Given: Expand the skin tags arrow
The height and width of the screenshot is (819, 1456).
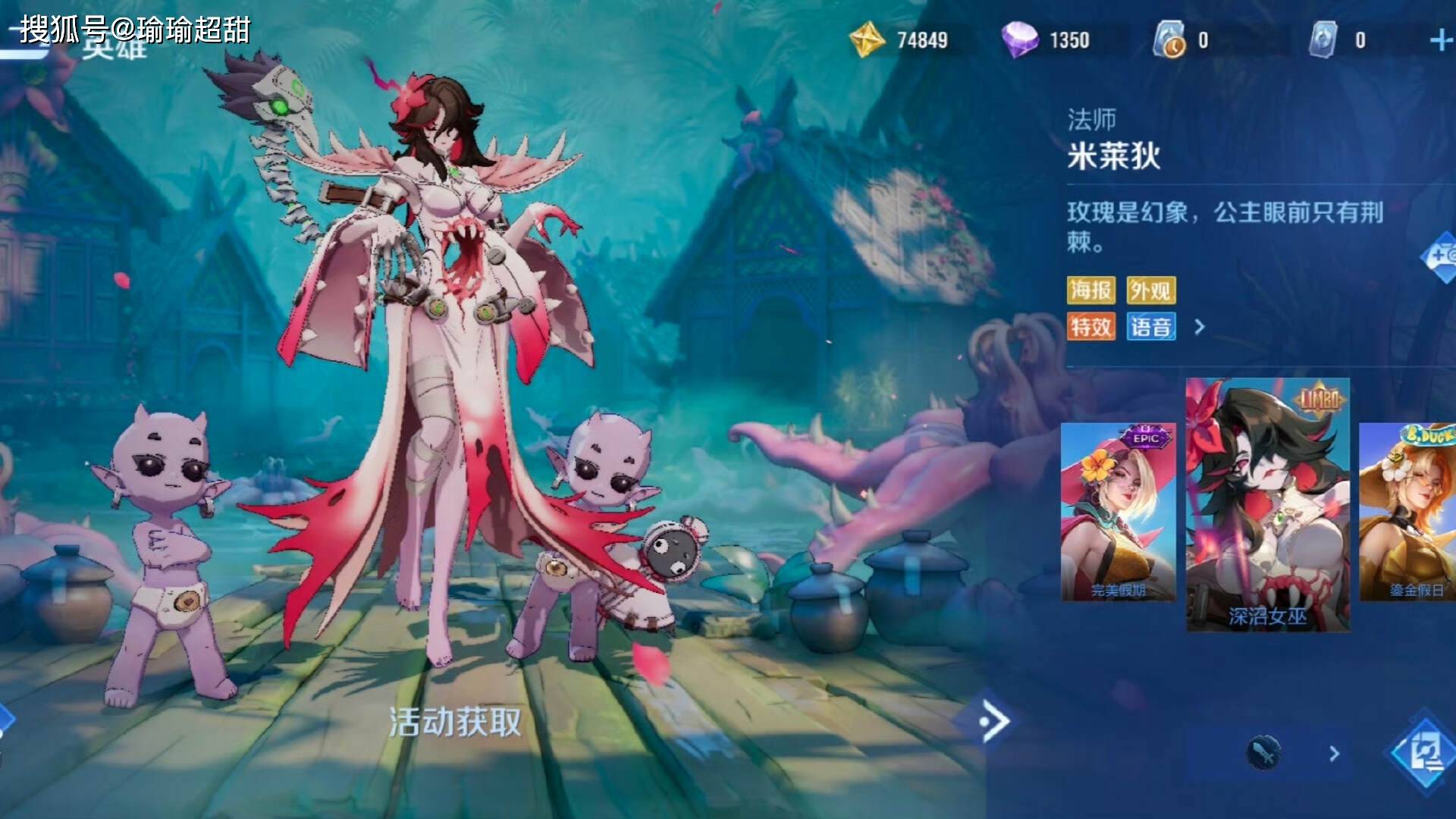Looking at the screenshot, I should tap(1199, 327).
